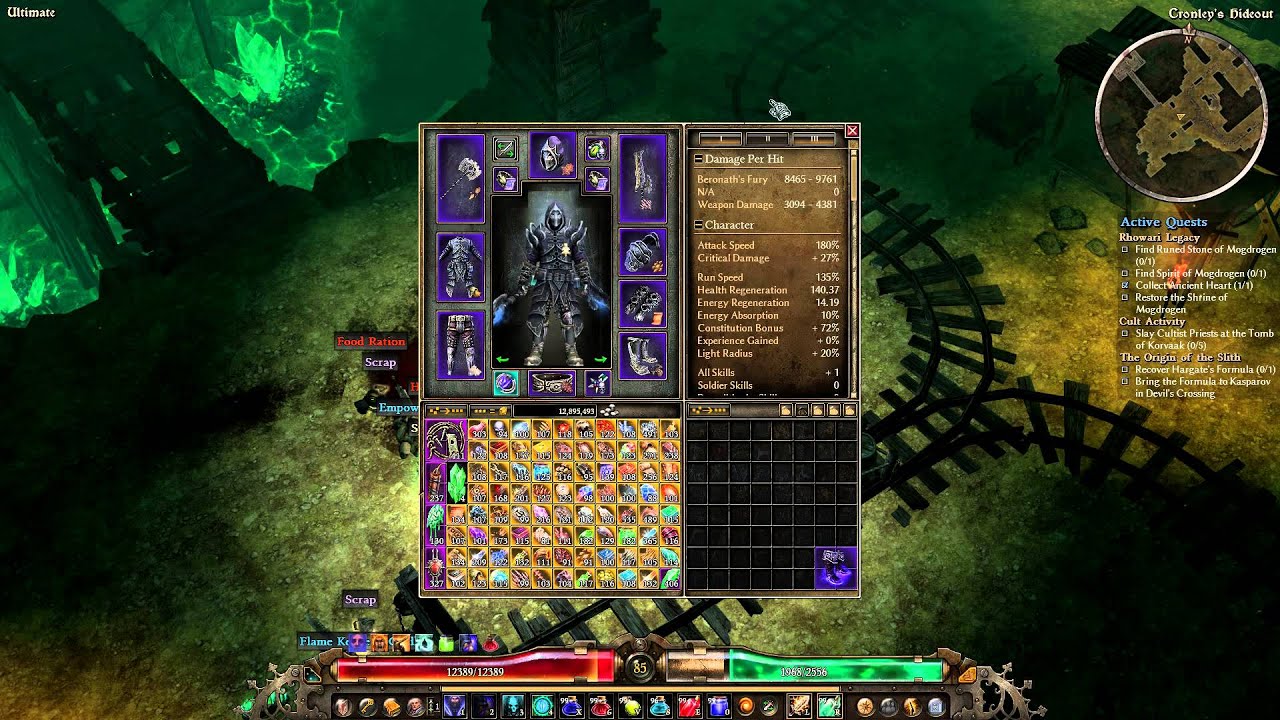
Task: Select the equipped two-handed mace weapon slot
Action: click(x=460, y=178)
